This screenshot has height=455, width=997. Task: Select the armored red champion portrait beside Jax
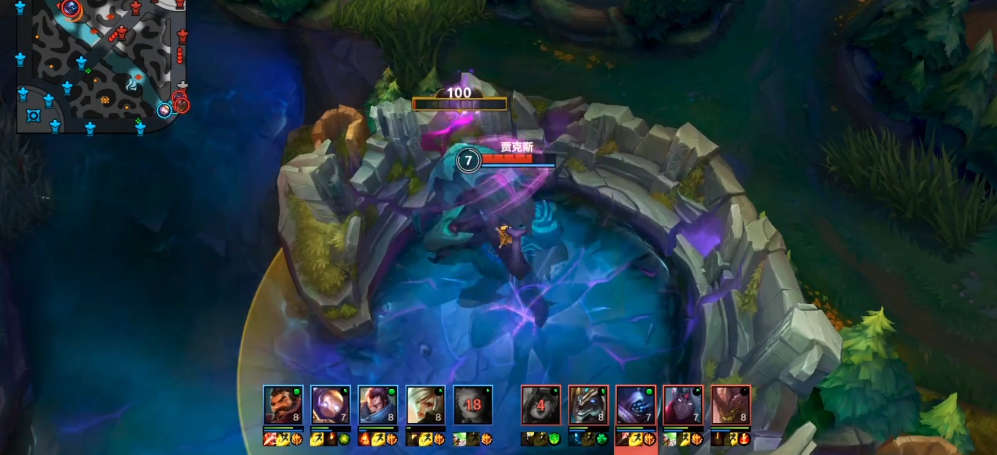588,405
